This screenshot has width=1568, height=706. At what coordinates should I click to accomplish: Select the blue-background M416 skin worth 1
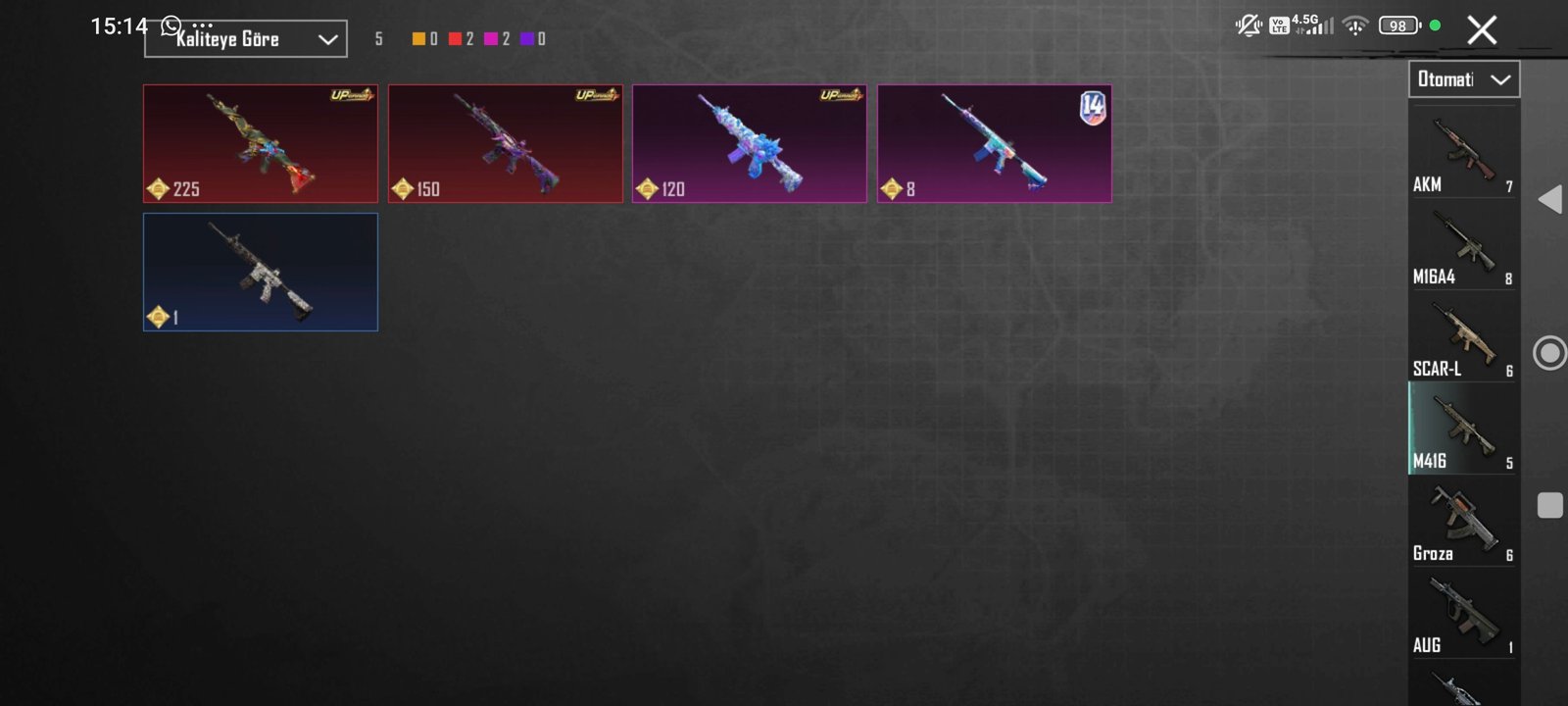pos(261,272)
